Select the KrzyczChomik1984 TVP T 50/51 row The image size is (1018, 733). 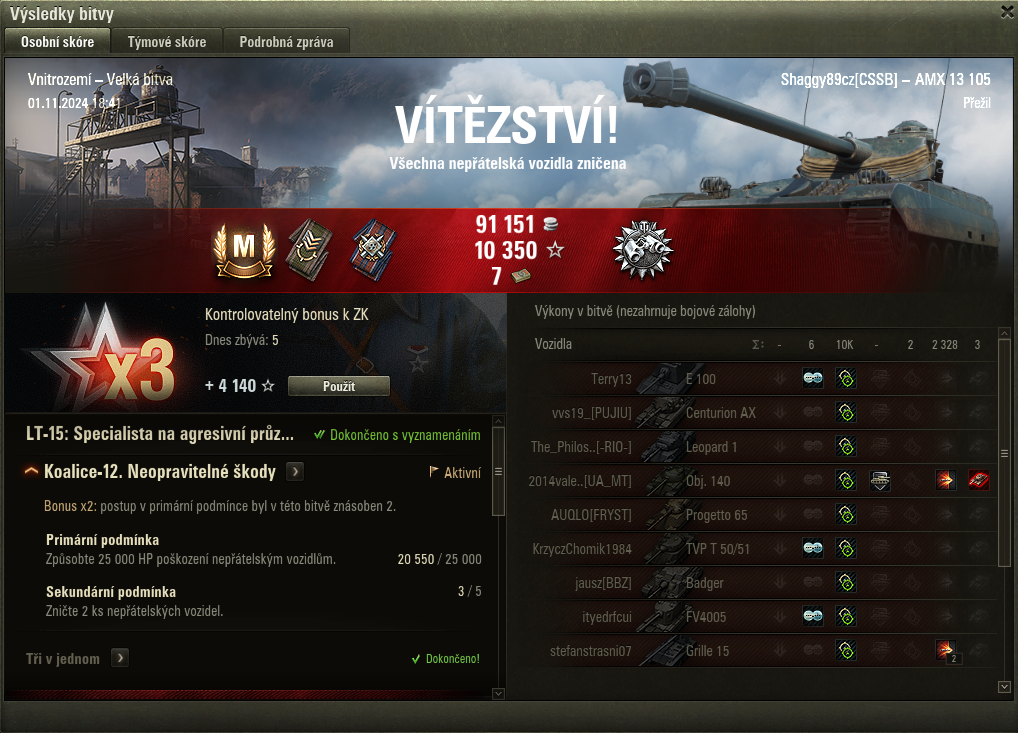click(x=700, y=549)
